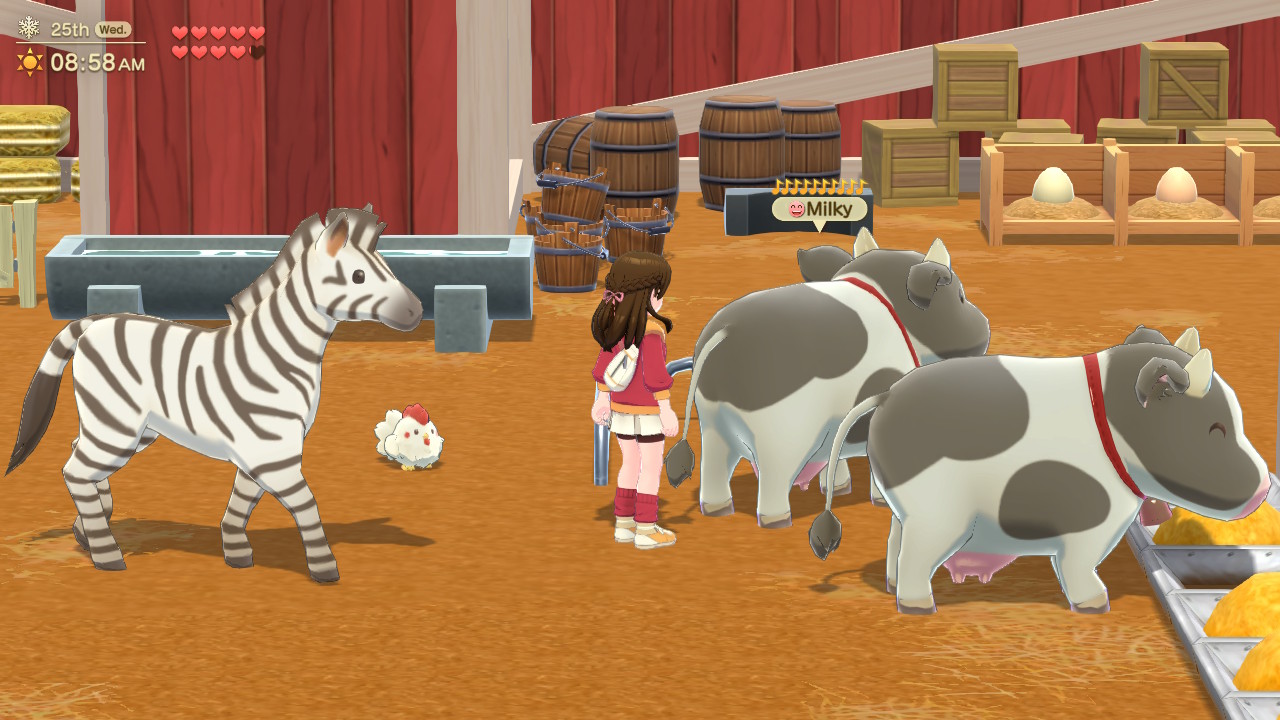1280x720 pixels.
Task: Select the Wed. day badge
Action: [x=112, y=29]
